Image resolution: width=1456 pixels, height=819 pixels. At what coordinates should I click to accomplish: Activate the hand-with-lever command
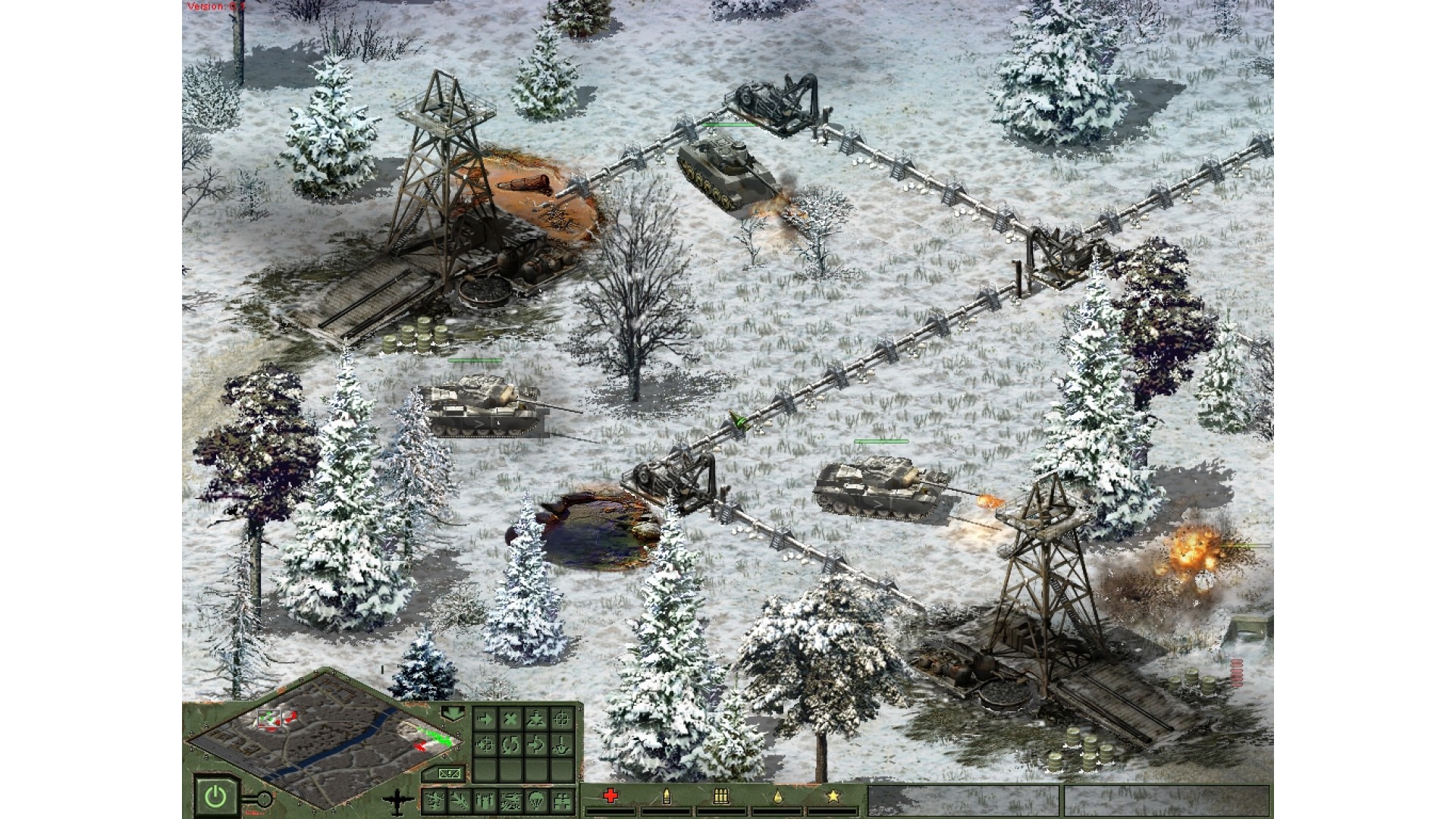point(562,745)
